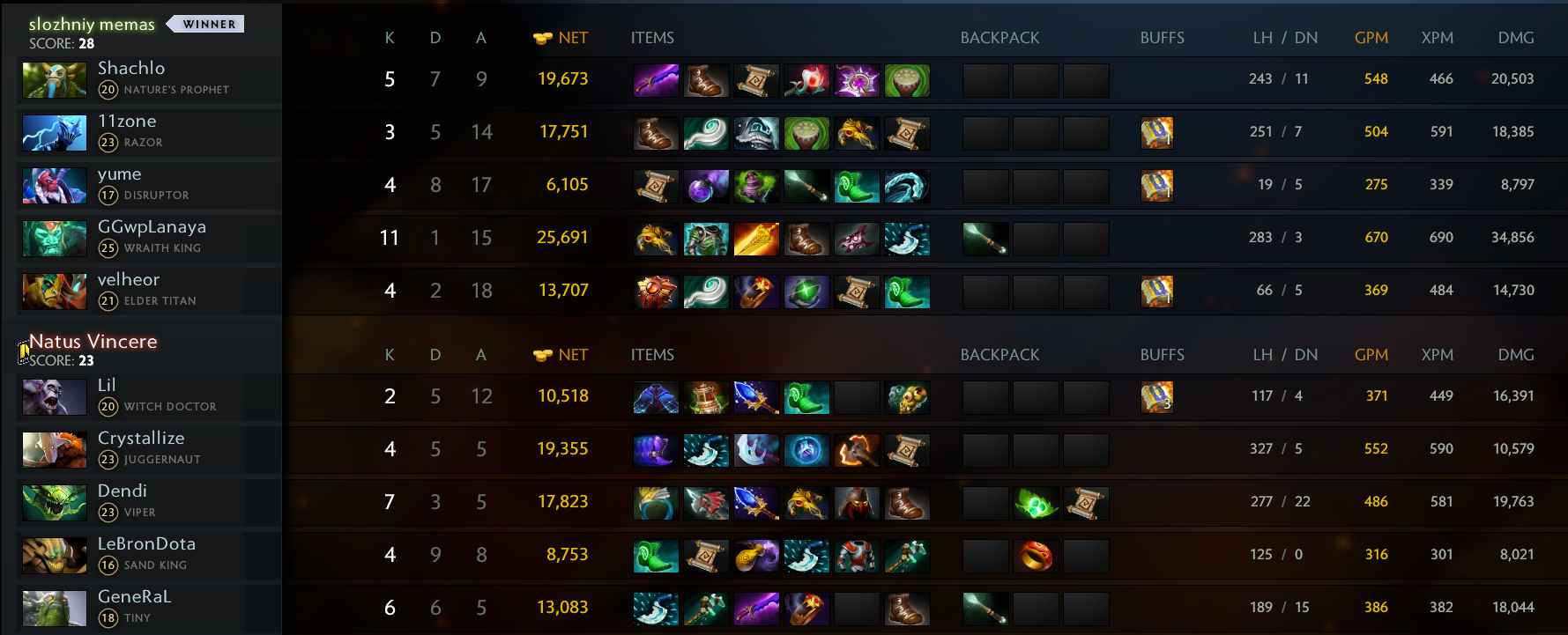Inspect GGwpLanaya's golden Radiance sword item
The image size is (1568, 635).
click(756, 239)
